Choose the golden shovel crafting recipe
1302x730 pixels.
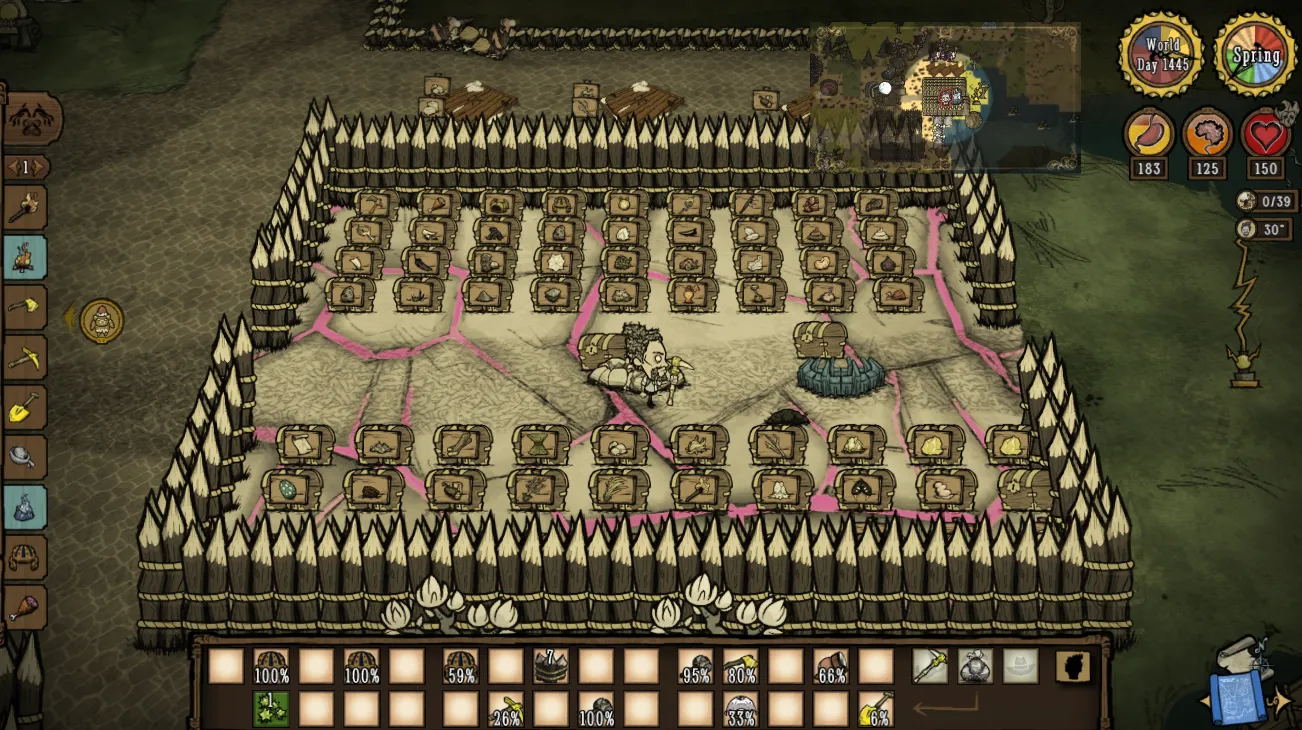coord(25,408)
